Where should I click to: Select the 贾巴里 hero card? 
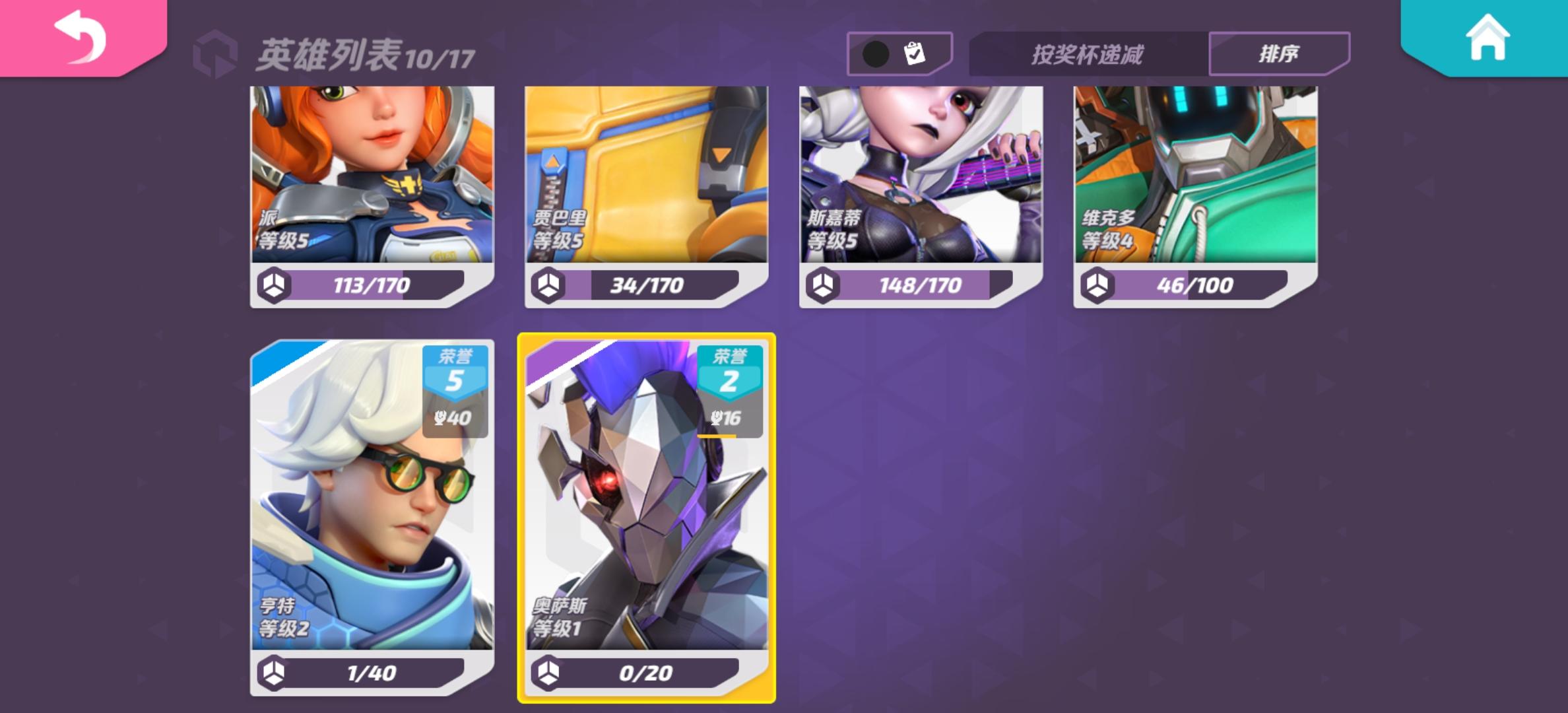click(647, 191)
